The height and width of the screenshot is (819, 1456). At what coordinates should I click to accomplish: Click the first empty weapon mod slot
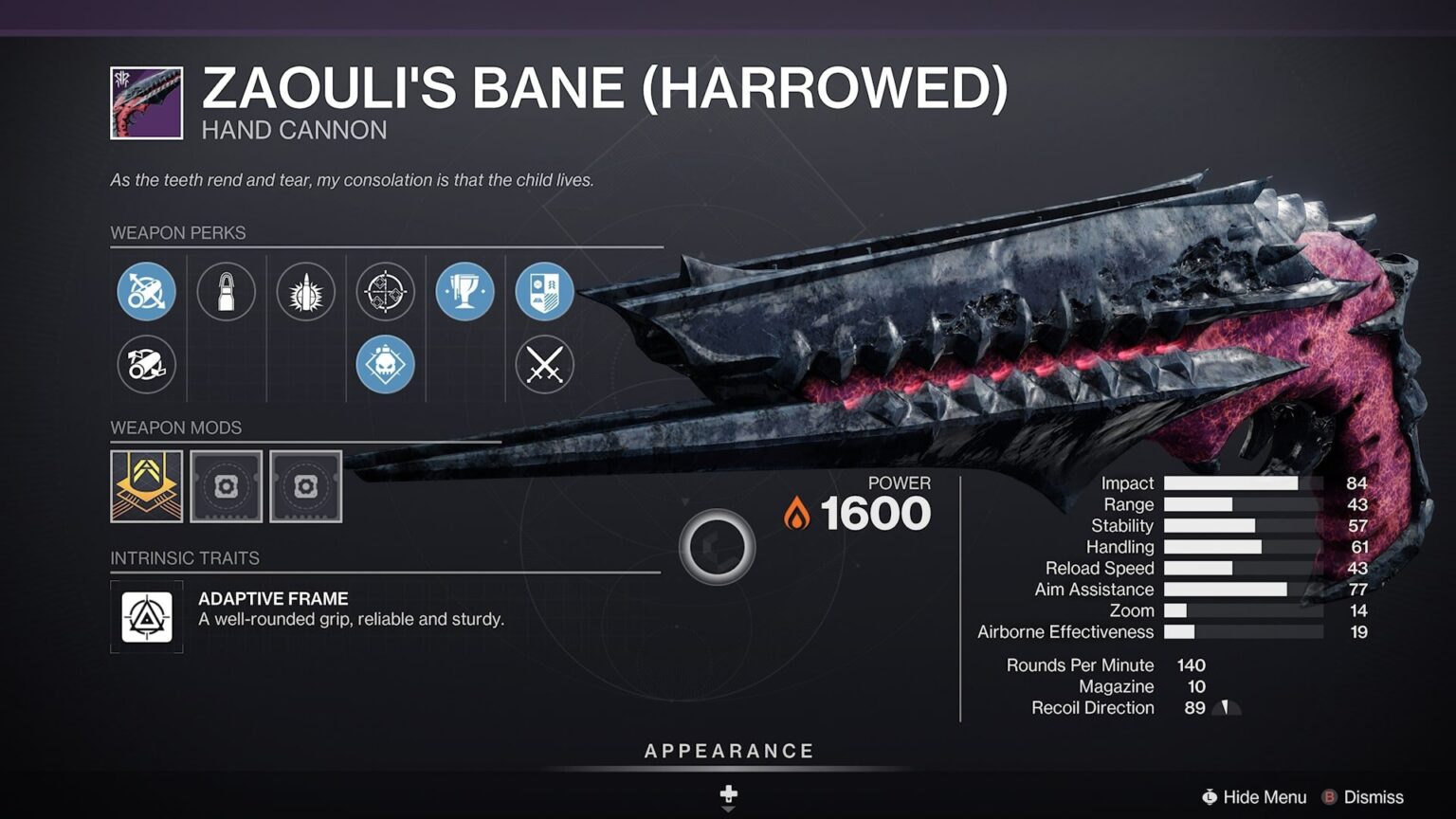(227, 486)
